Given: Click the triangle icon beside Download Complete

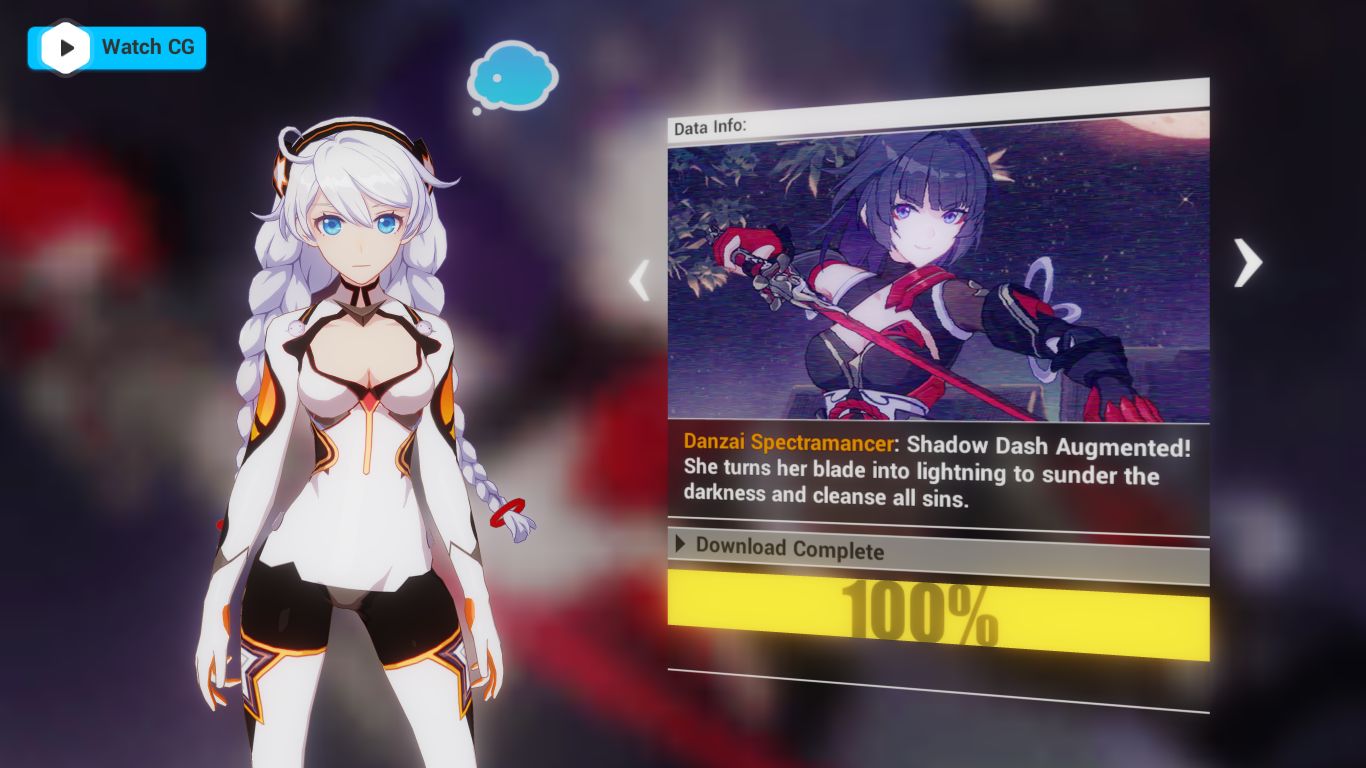Looking at the screenshot, I should [x=681, y=545].
